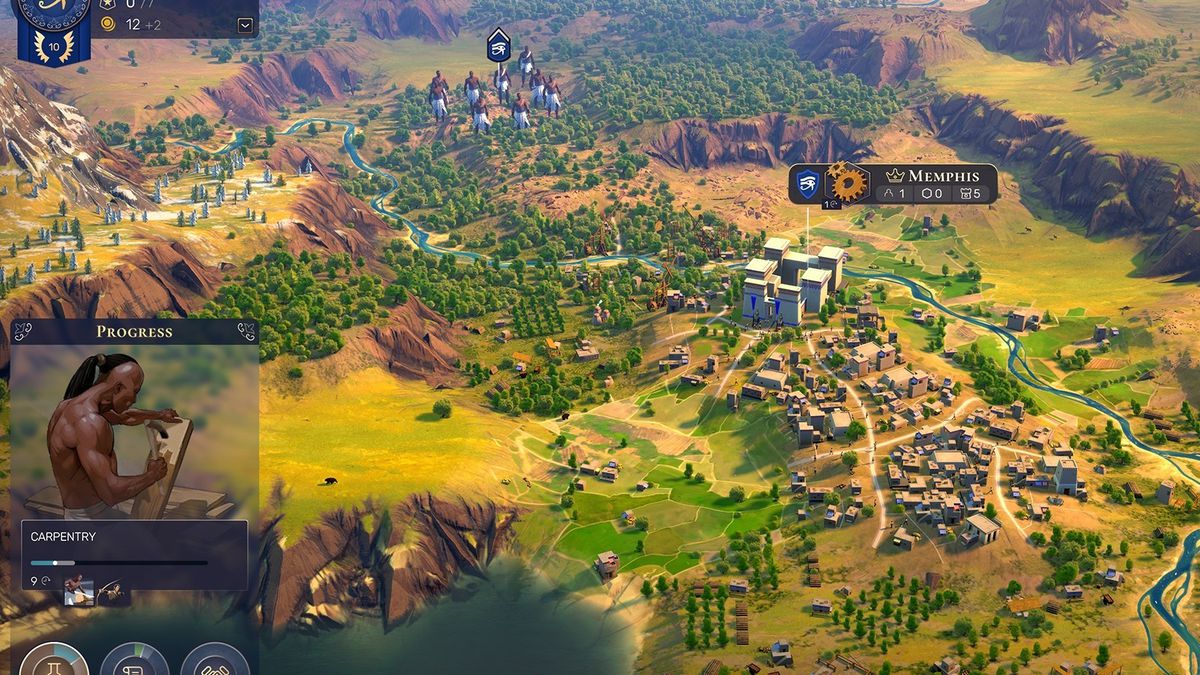Open the Eye of Horus empire emblem

[x=53, y=10]
